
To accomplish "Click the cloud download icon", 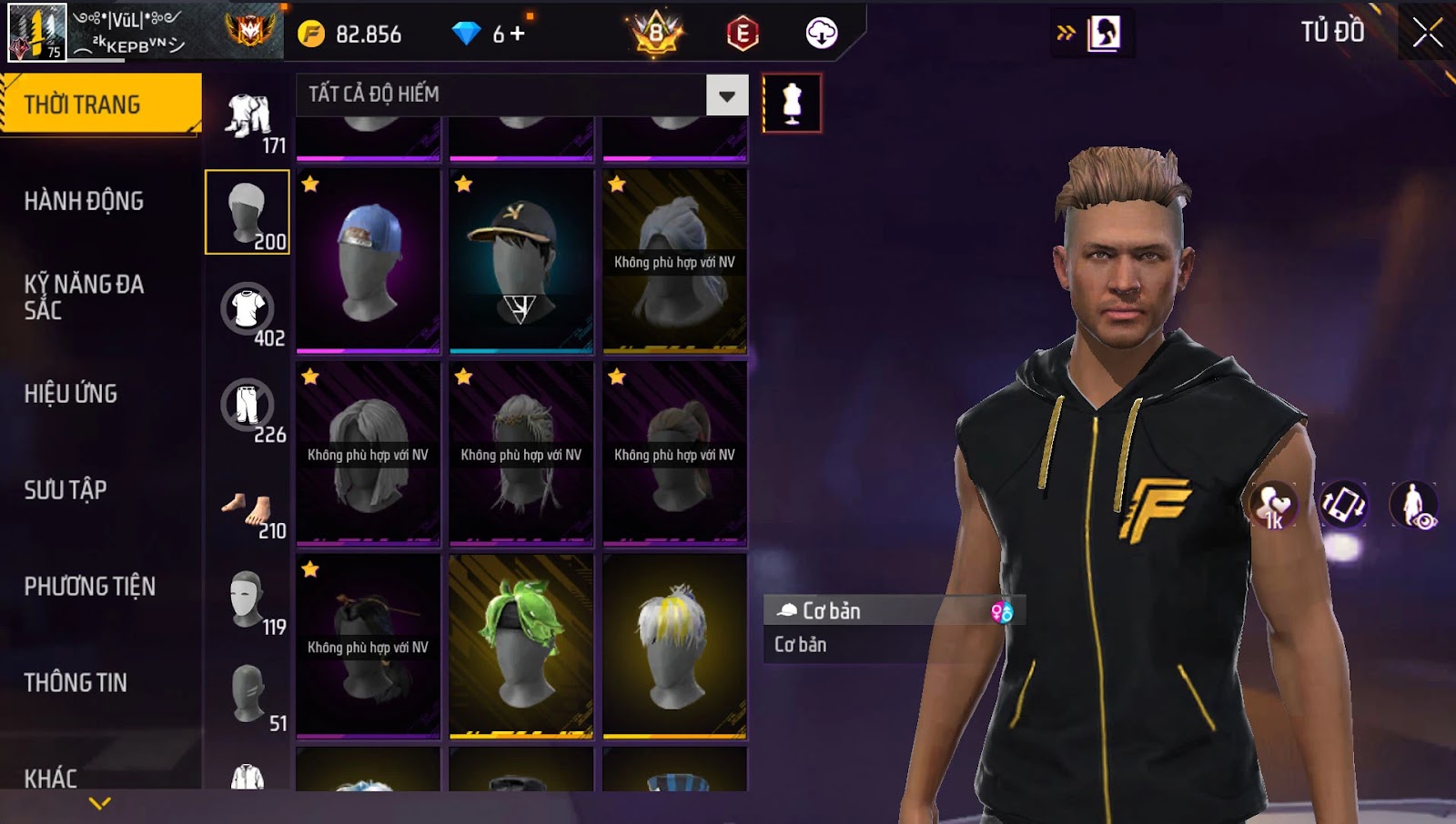I will tap(821, 35).
